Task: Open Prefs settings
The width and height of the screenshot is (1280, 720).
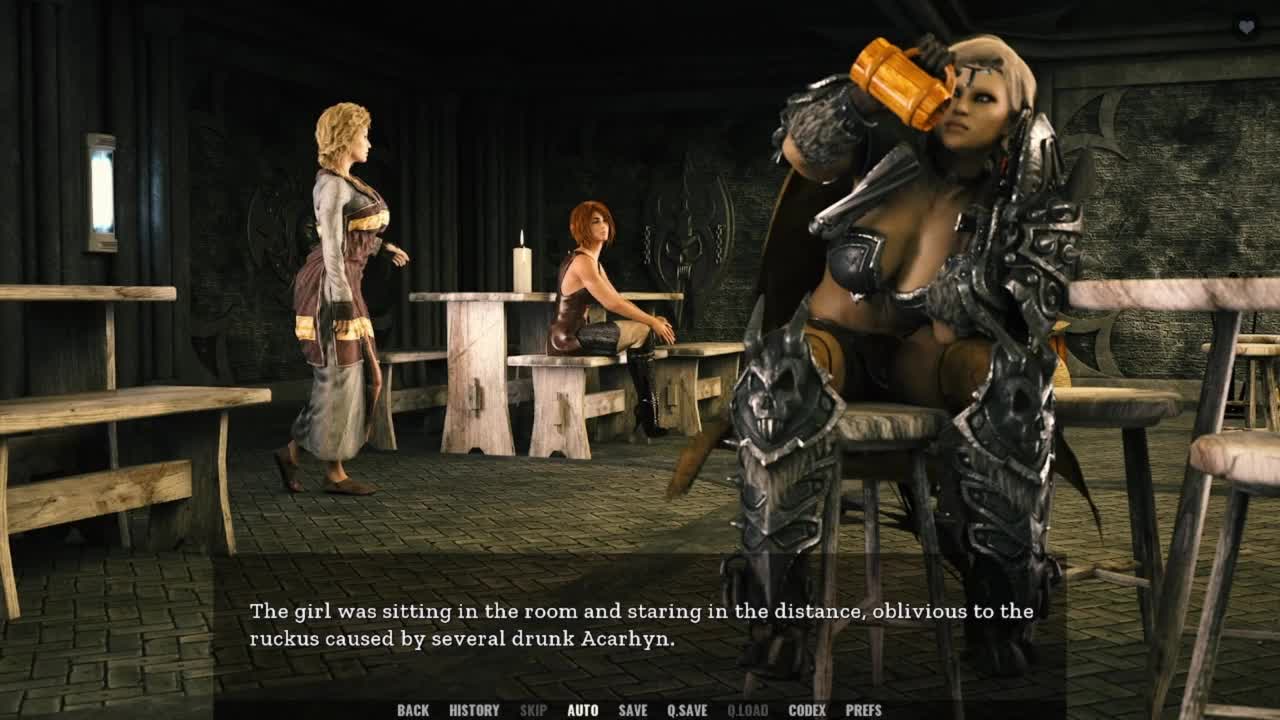Action: pyautogui.click(x=863, y=710)
